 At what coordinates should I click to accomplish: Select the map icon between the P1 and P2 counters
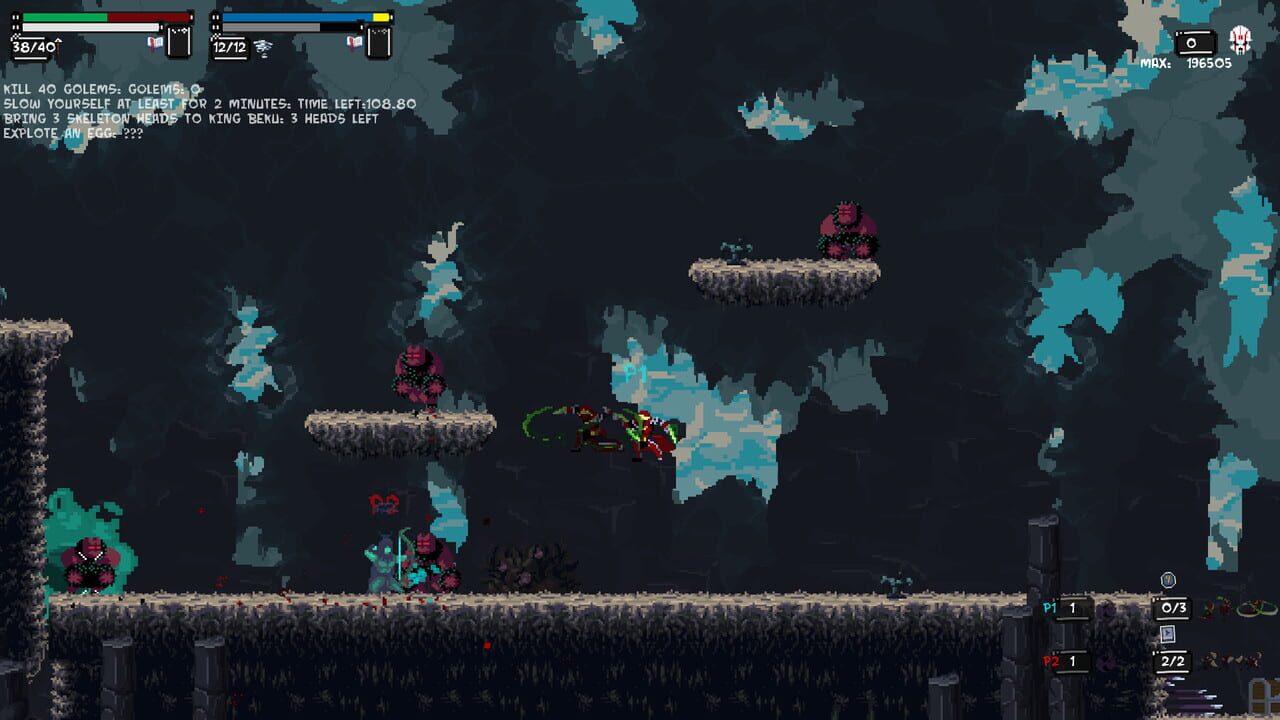click(x=1167, y=635)
